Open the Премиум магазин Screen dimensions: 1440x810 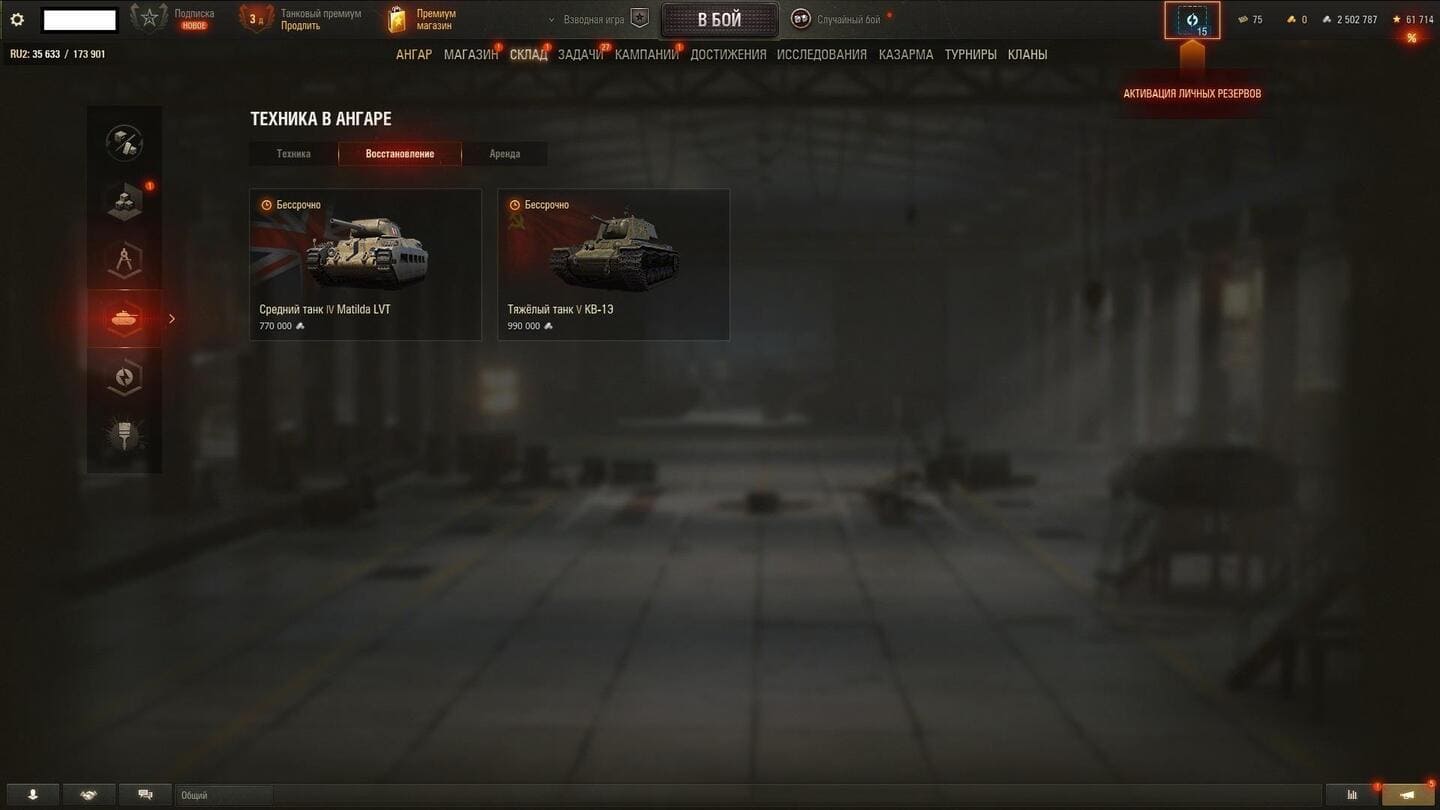point(423,20)
